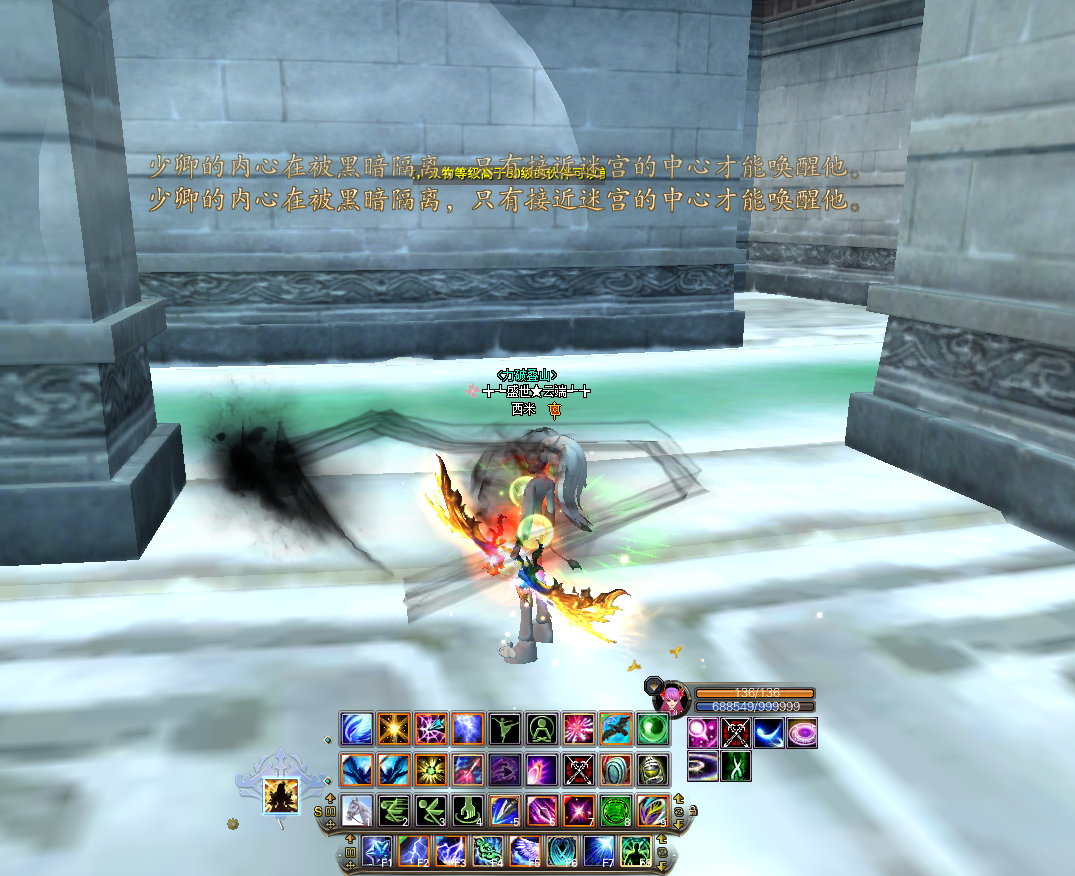1075x876 pixels.
Task: Click the green X buff icon
Action: tap(735, 765)
